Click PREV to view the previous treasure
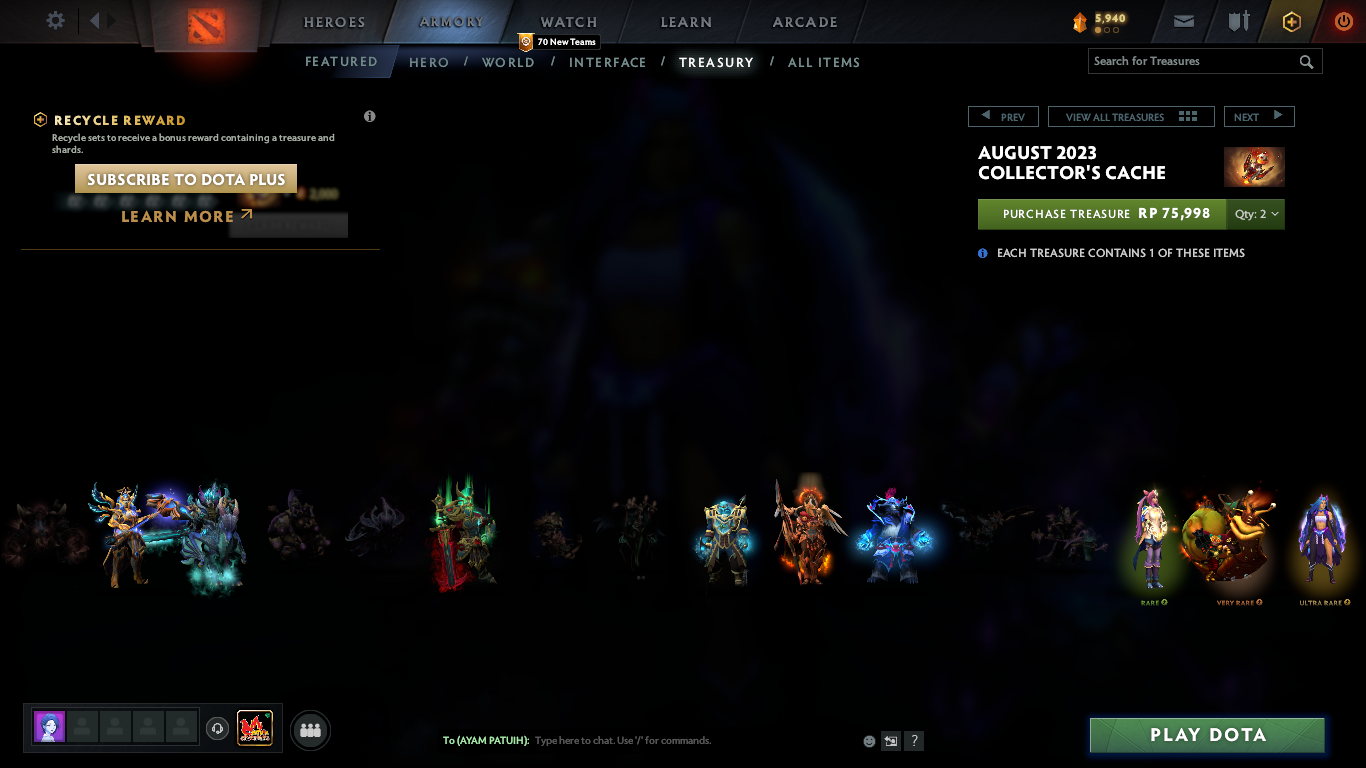Image resolution: width=1366 pixels, height=768 pixels. [x=1003, y=116]
